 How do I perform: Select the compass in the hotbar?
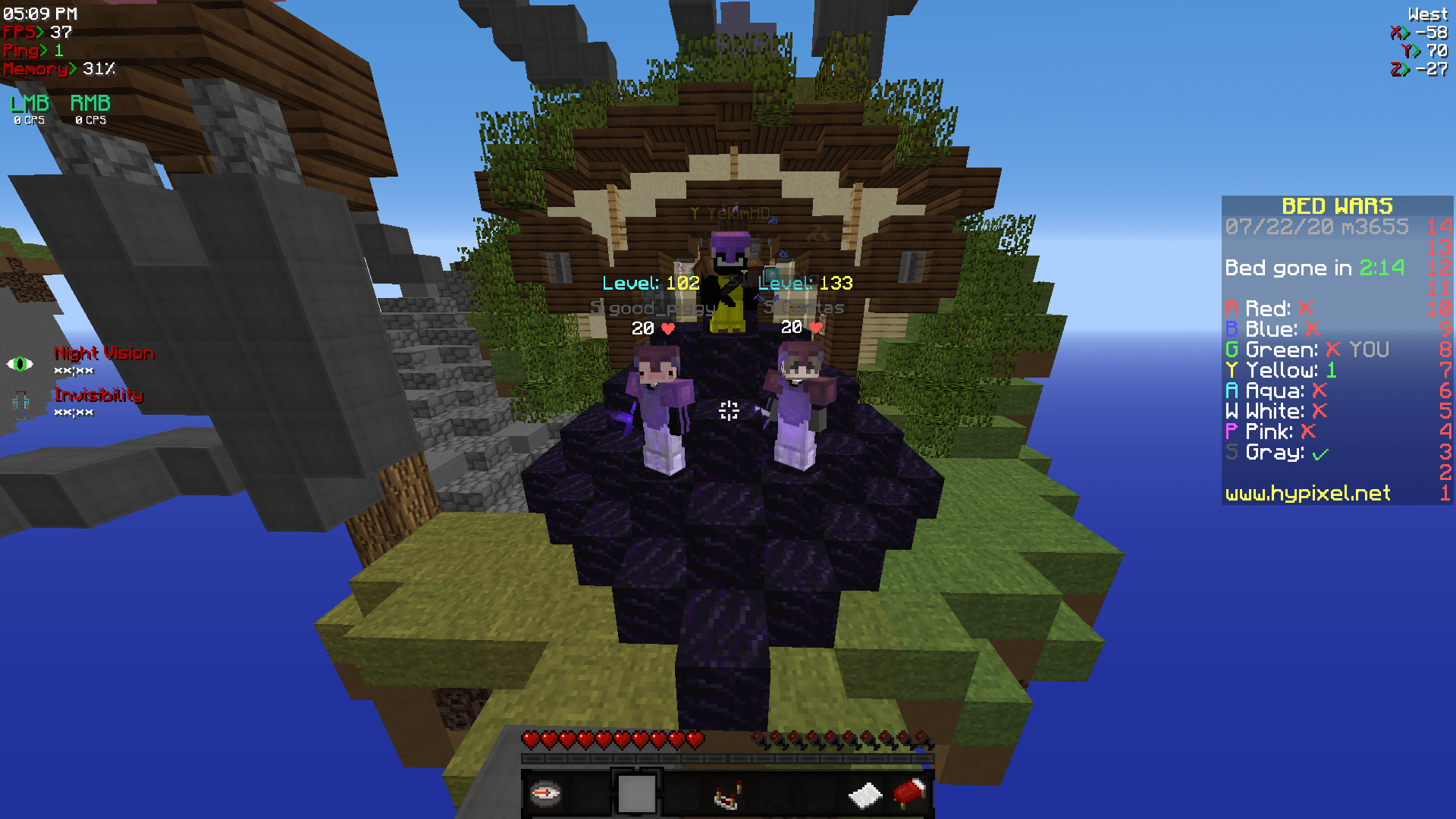click(x=548, y=792)
